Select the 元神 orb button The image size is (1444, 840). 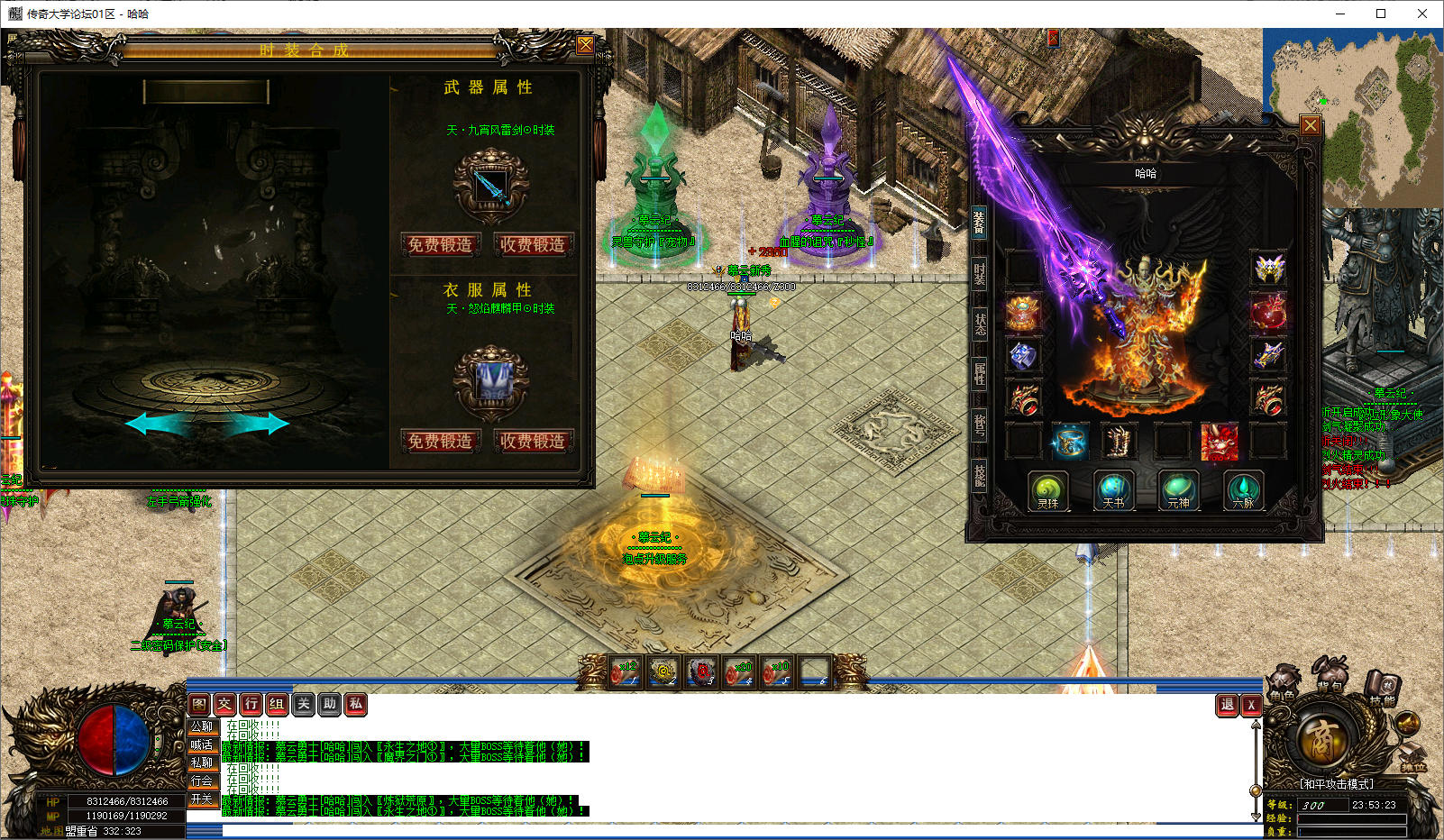click(x=1178, y=491)
